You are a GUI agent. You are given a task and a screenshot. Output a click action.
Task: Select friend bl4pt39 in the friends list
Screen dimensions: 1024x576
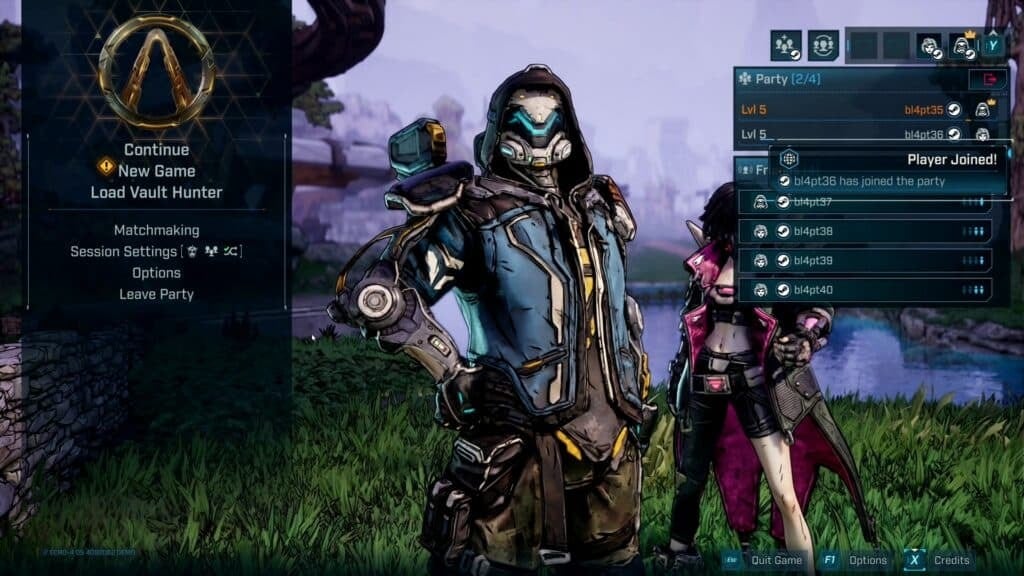865,261
